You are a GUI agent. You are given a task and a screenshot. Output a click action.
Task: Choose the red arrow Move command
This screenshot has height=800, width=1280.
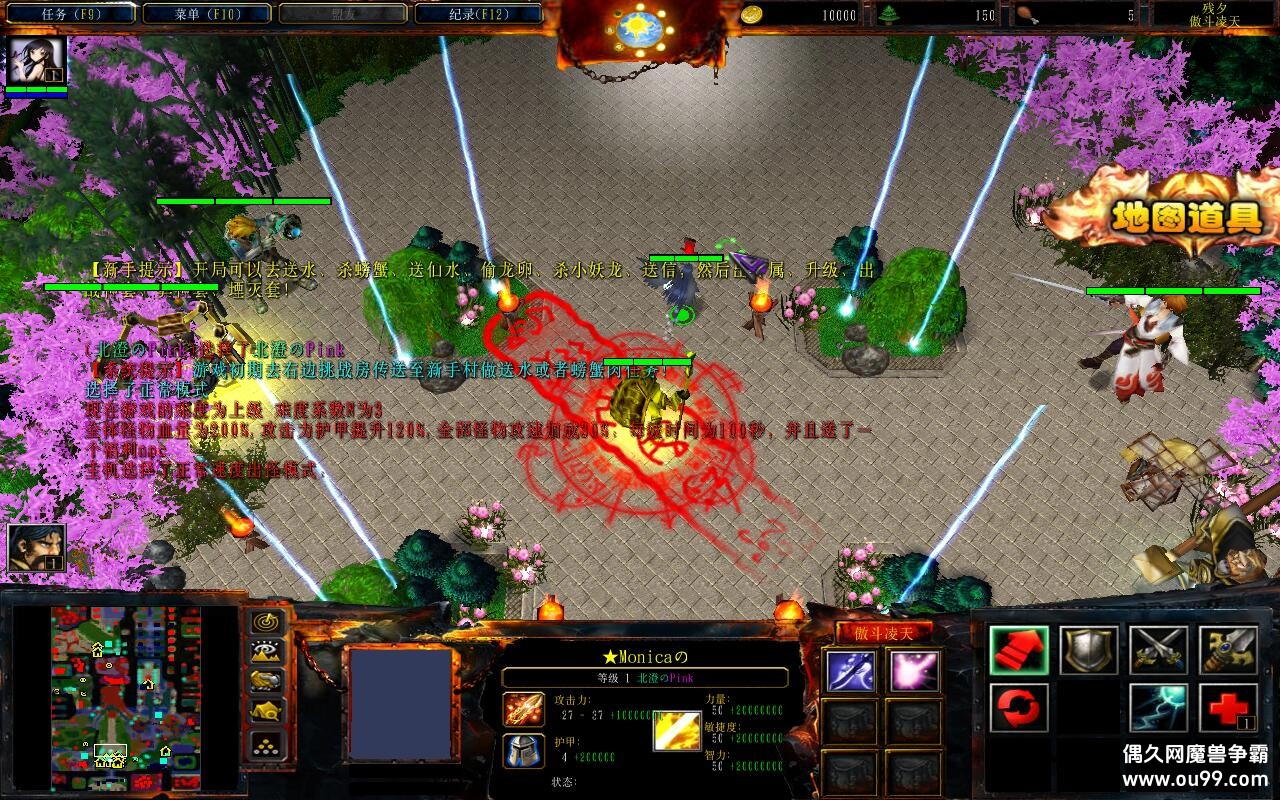point(1019,650)
